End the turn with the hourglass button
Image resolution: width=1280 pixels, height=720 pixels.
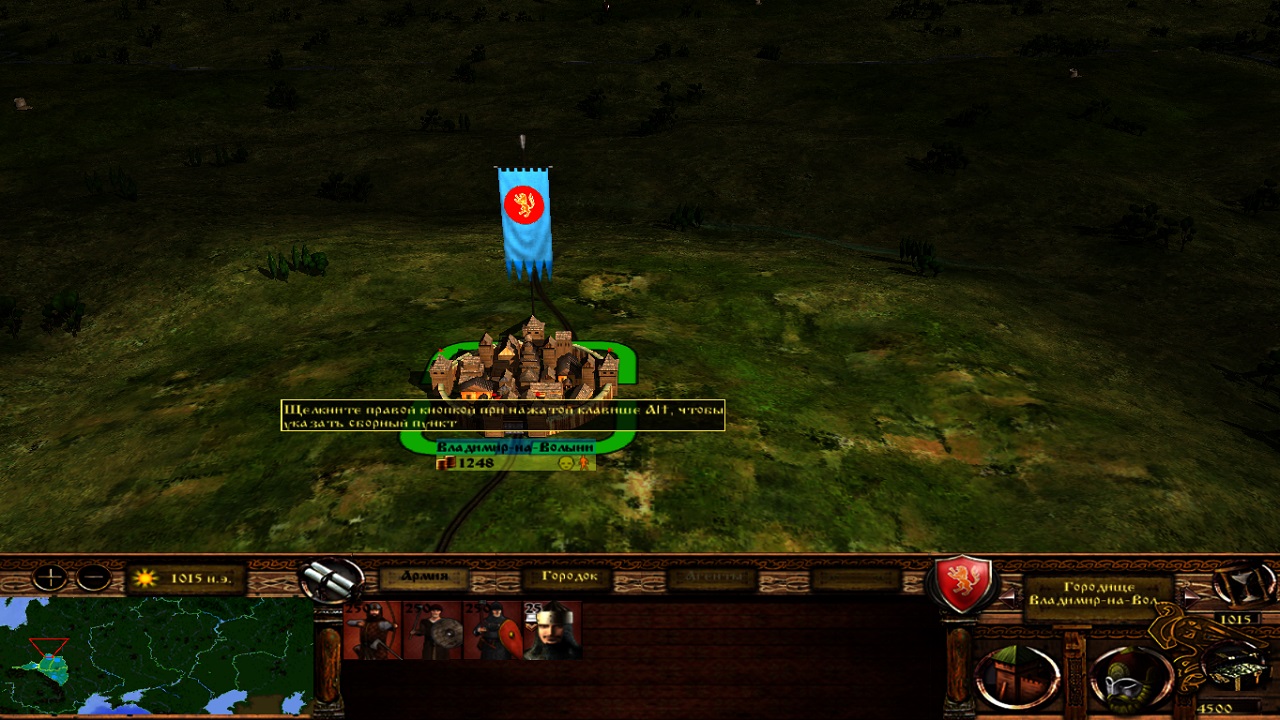(x=1244, y=583)
